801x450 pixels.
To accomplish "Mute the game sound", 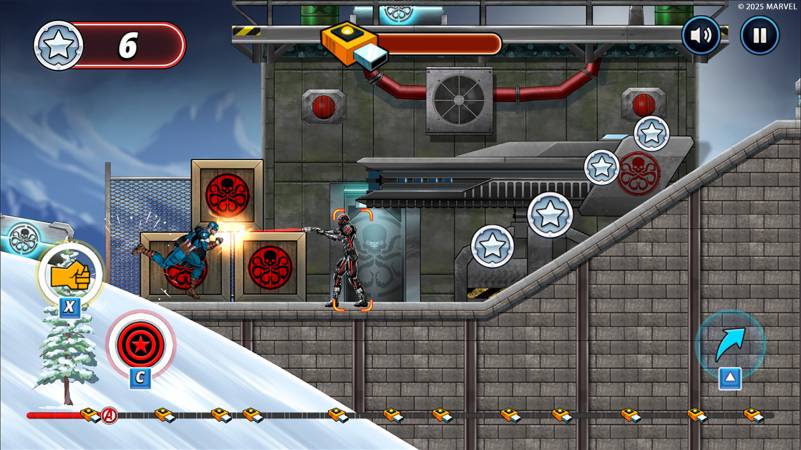I will [701, 36].
